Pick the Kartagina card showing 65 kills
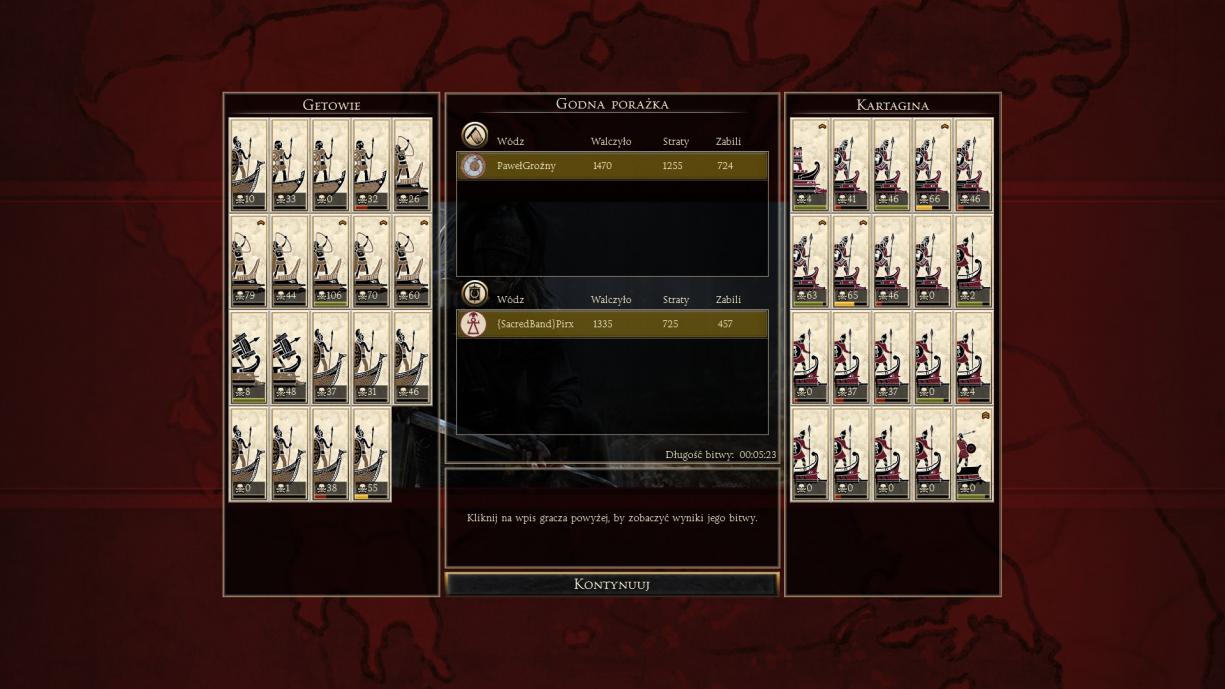Screen dimensions: 1225x689 [x=851, y=261]
